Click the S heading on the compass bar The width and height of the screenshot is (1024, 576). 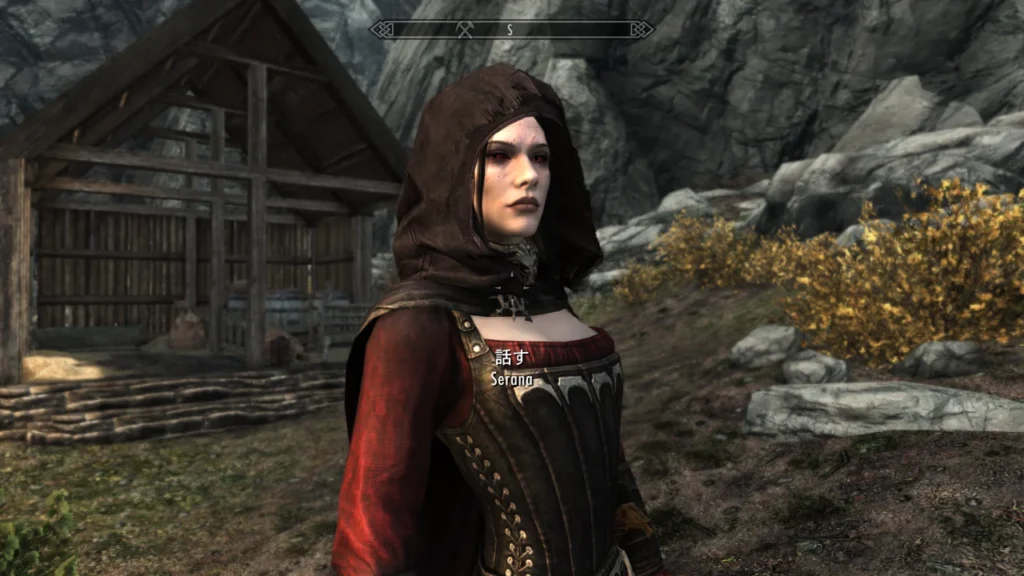pyautogui.click(x=509, y=29)
